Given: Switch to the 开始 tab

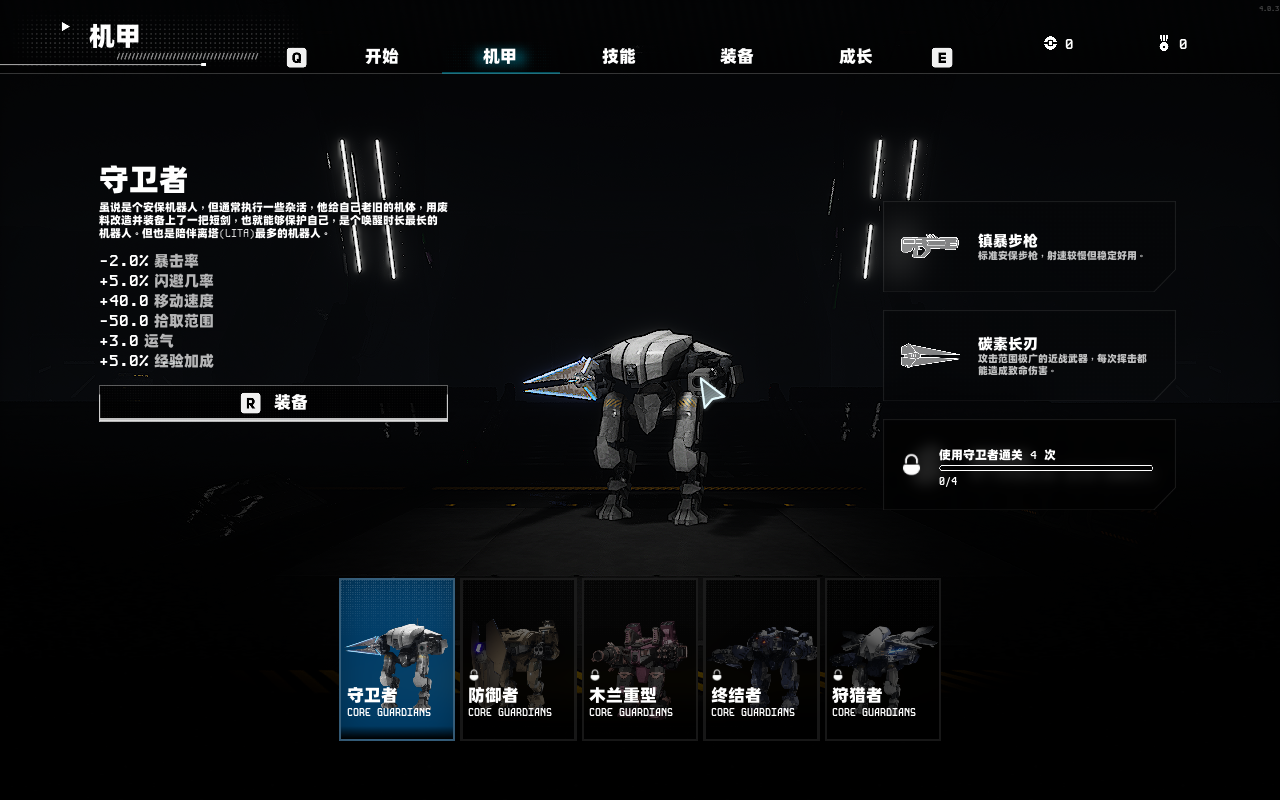Looking at the screenshot, I should tap(381, 57).
